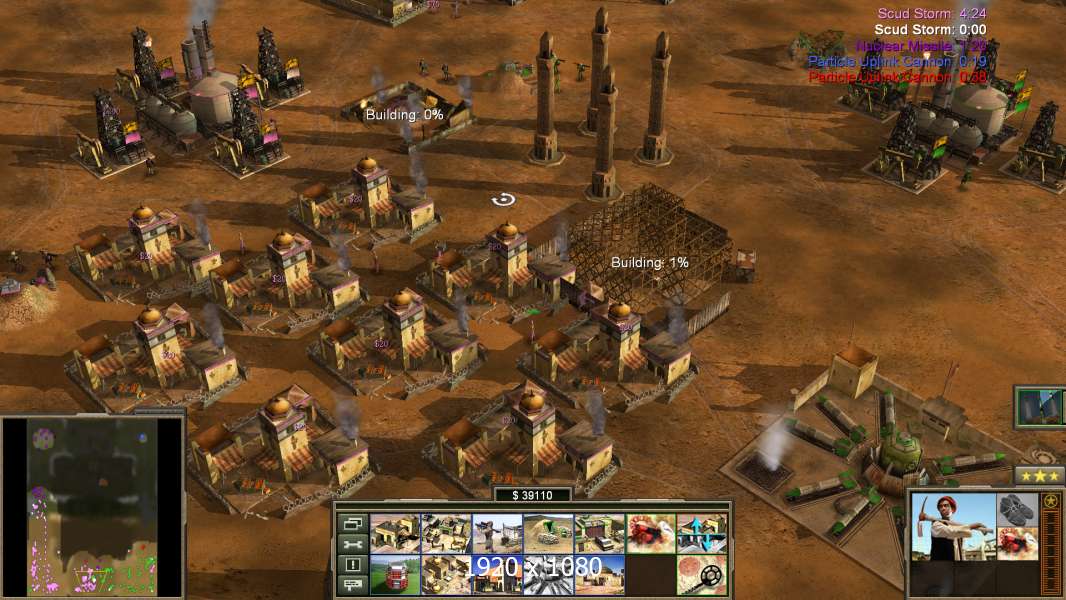The image size is (1066, 600).
Task: Select the Supply Stash build icon
Action: coord(395,534)
